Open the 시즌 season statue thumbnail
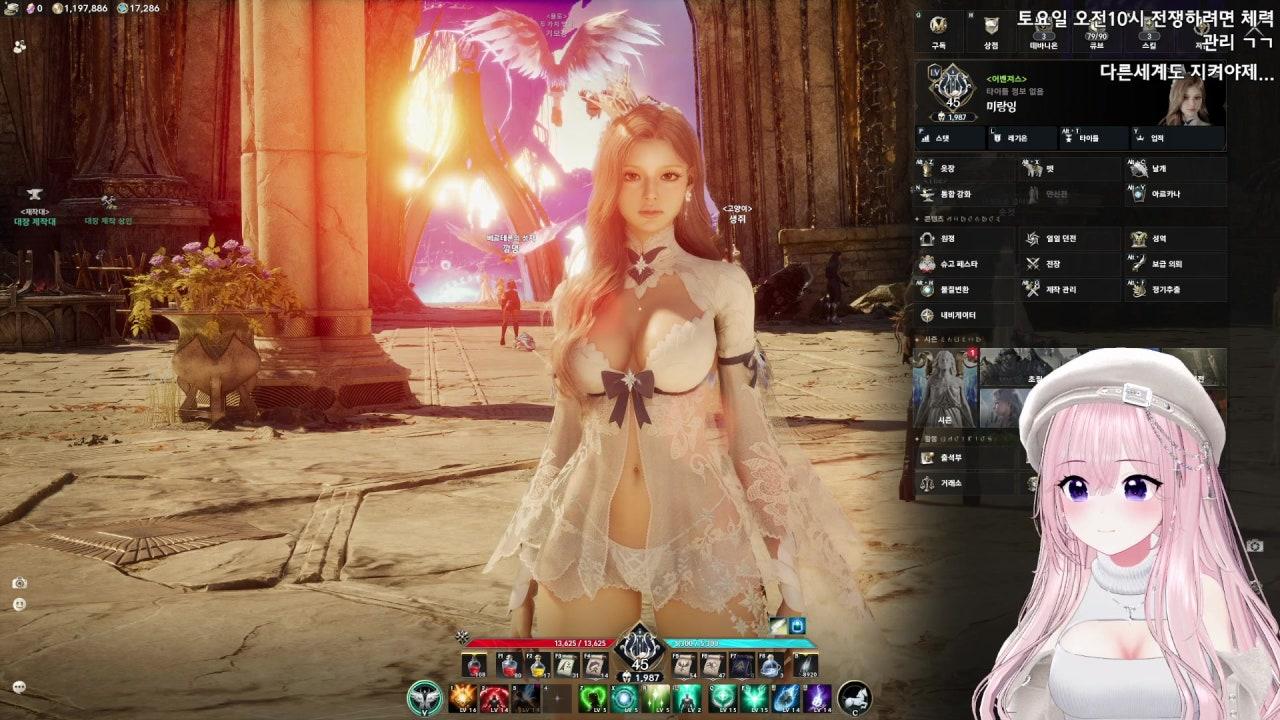 coord(944,387)
